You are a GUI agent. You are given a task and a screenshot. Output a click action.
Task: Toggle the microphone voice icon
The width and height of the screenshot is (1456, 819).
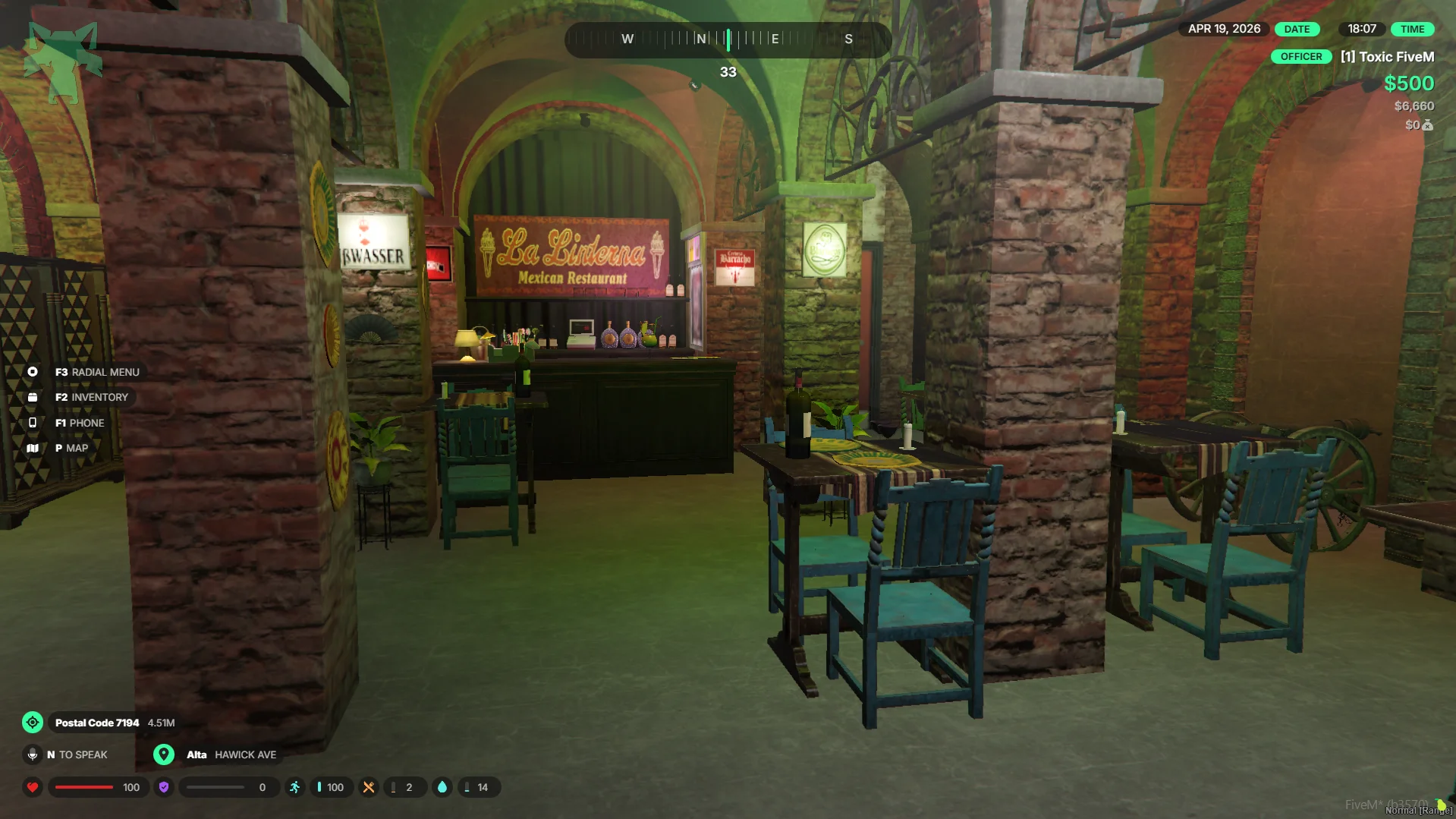click(33, 754)
